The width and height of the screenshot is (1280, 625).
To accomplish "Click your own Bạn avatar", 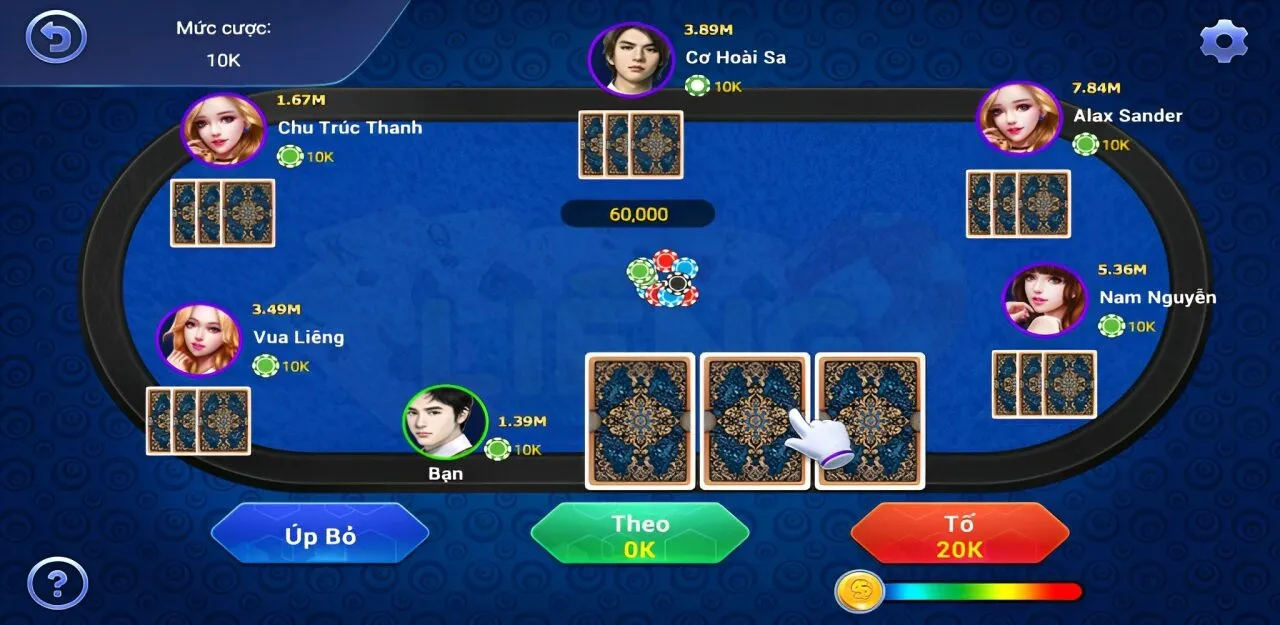I will coord(445,423).
